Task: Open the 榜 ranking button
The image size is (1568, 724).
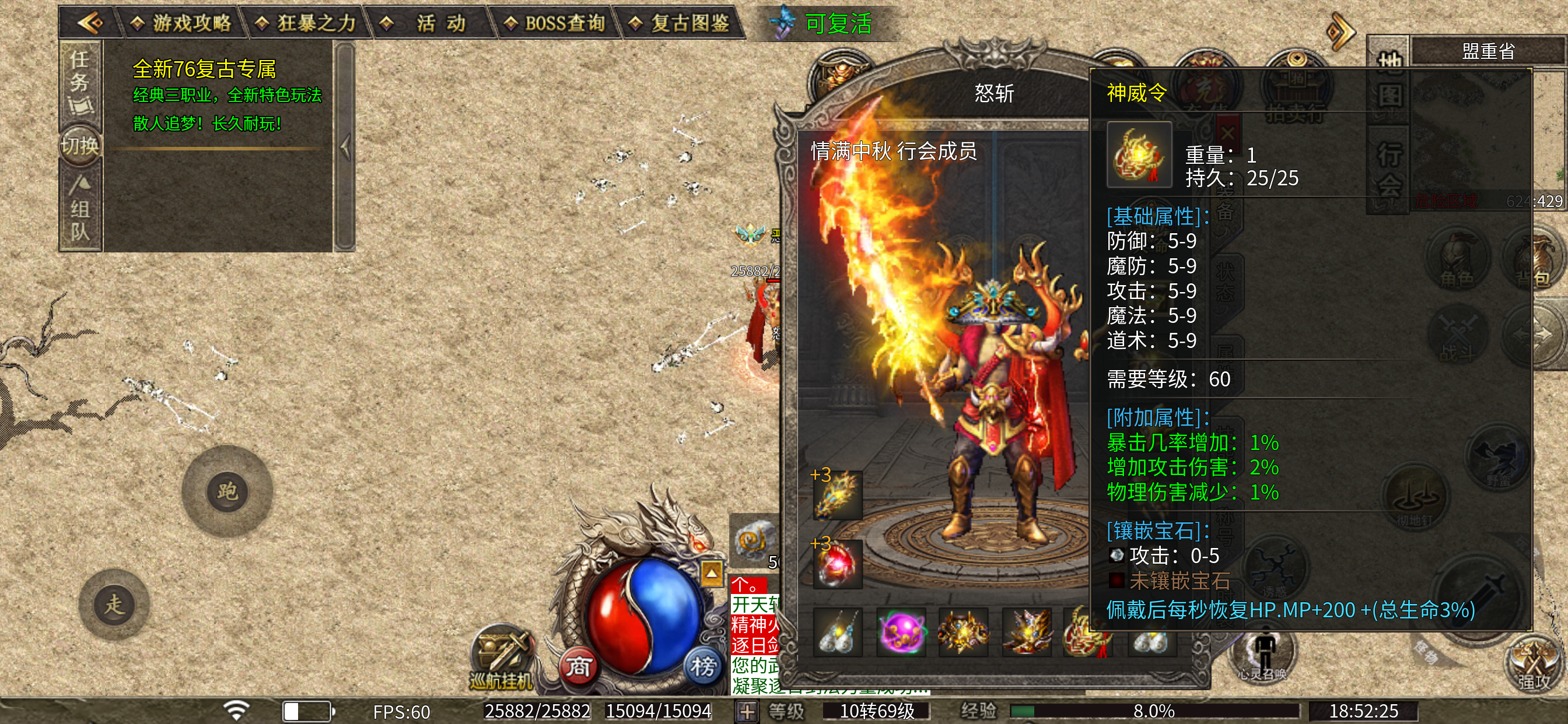Action: pyautogui.click(x=702, y=667)
